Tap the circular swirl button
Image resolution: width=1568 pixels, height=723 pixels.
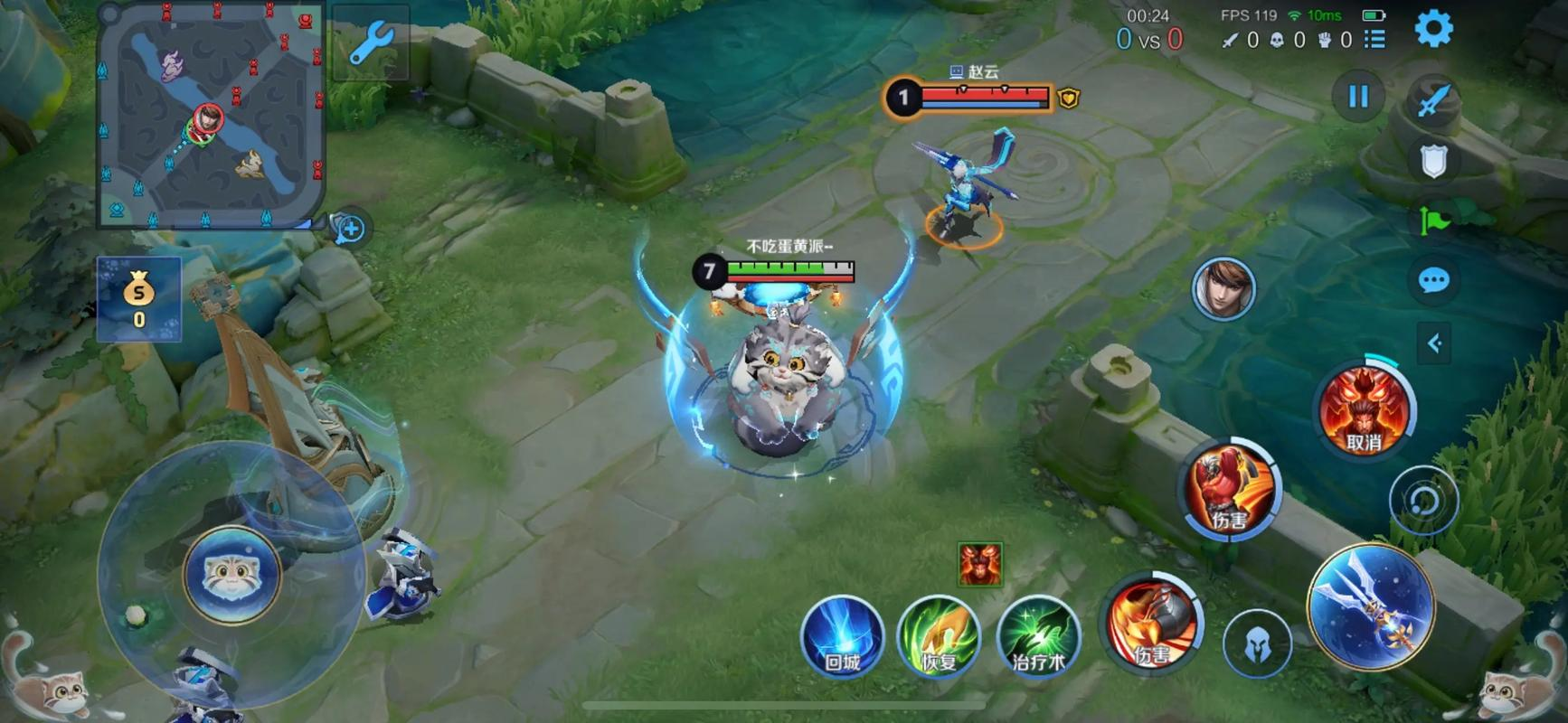(x=1423, y=500)
